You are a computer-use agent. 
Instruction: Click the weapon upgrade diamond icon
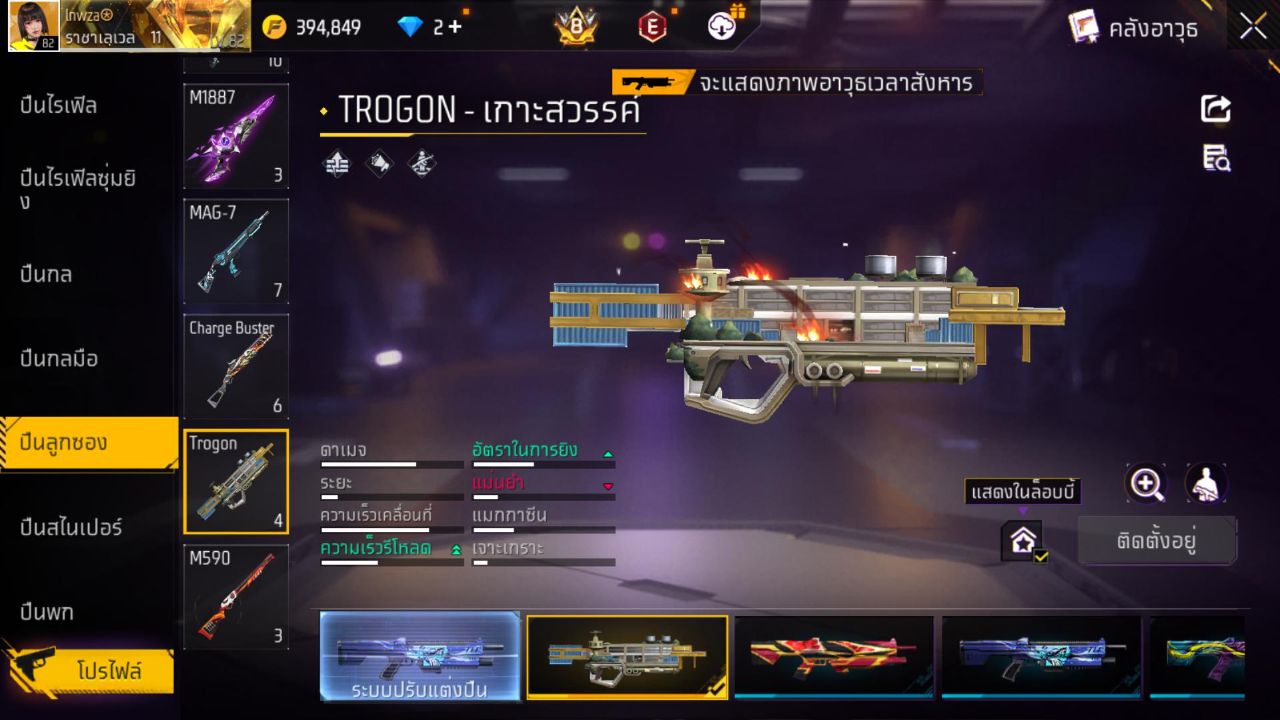pos(335,164)
